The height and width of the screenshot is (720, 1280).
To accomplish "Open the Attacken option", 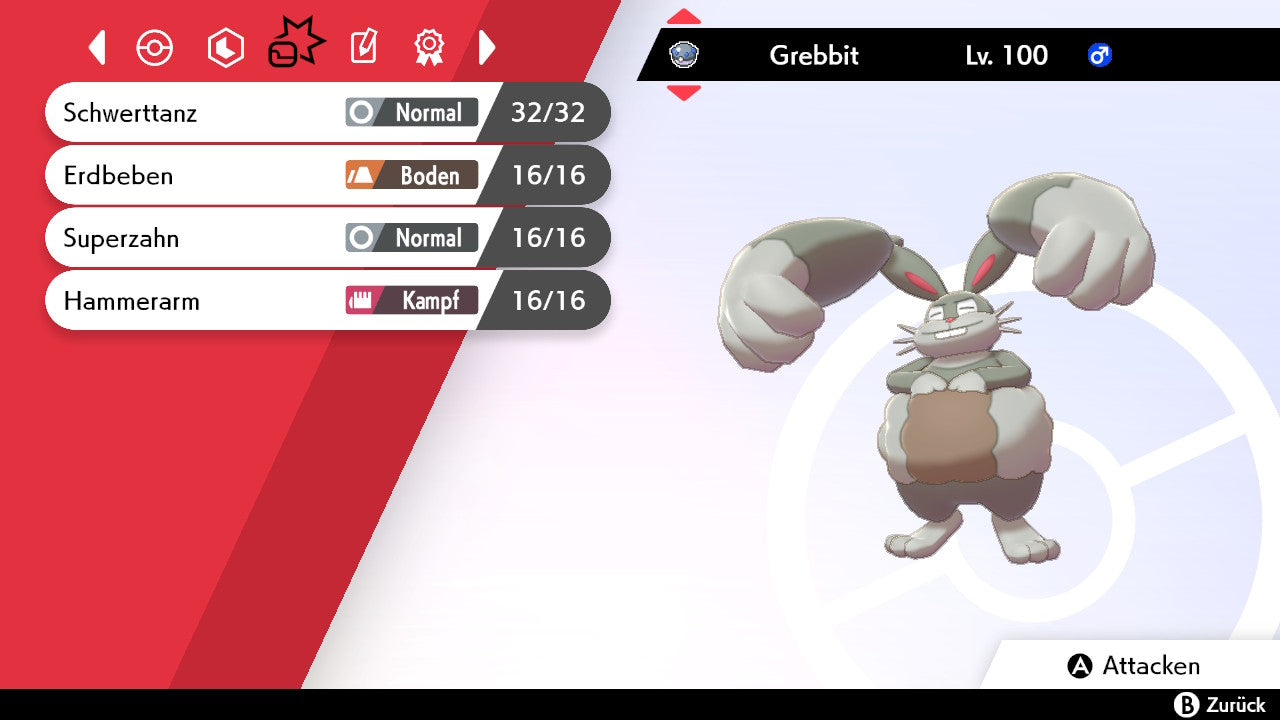I will pos(1134,666).
